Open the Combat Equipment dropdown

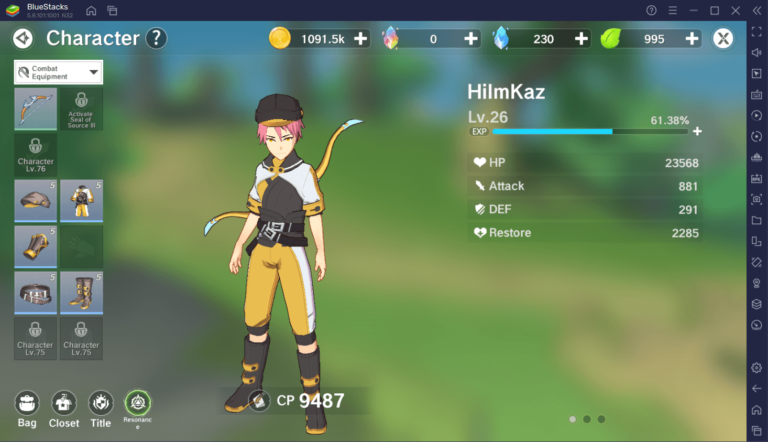pyautogui.click(x=59, y=72)
